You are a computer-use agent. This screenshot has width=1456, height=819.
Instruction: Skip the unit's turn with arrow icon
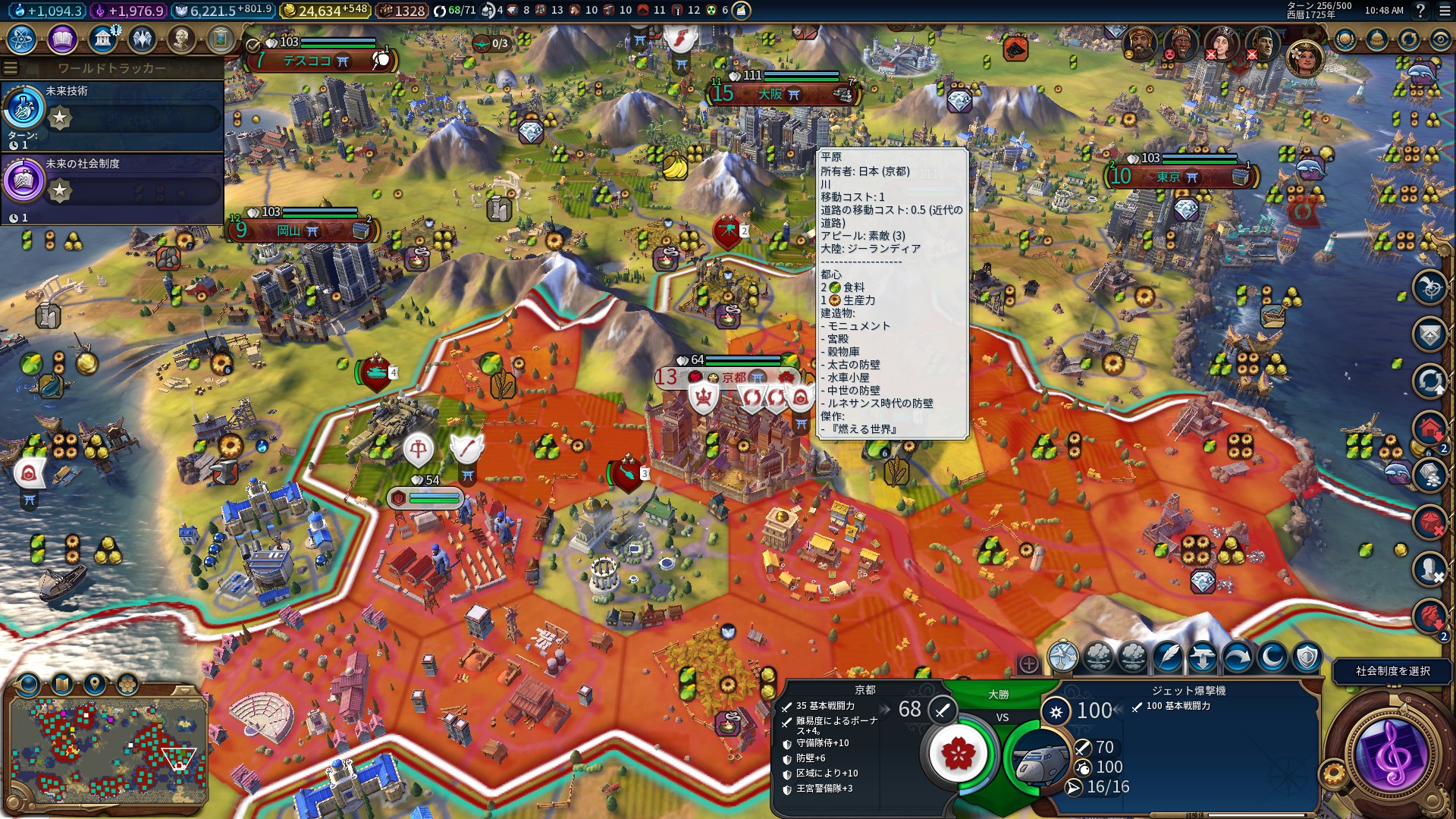1237,657
